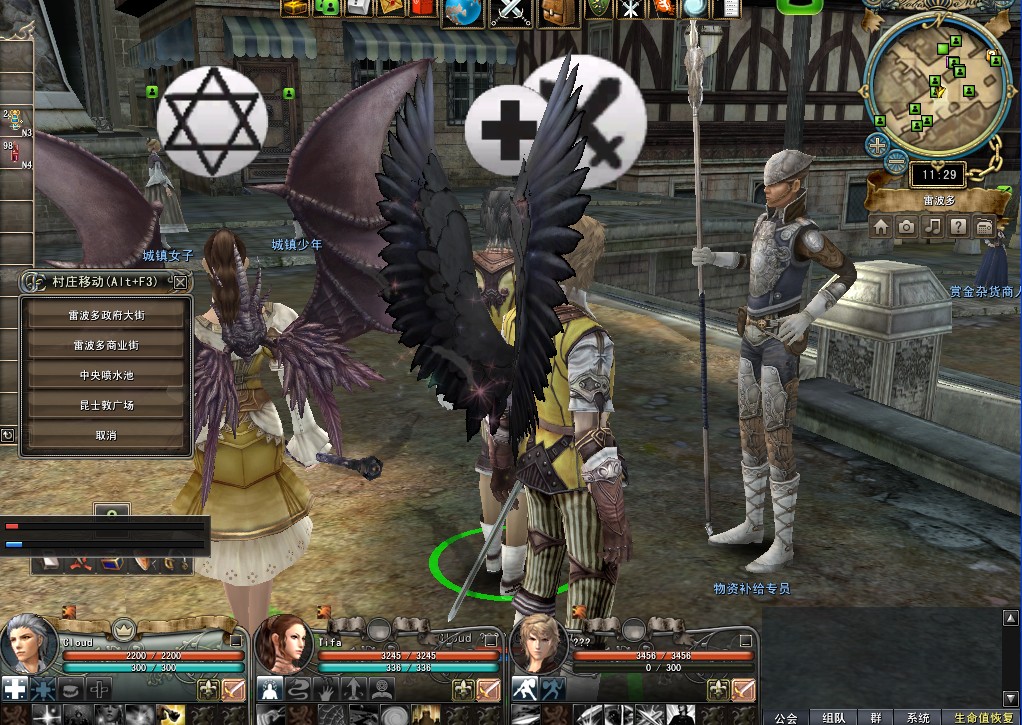1022x725 pixels.
Task: Close the 村庄移动 window
Action: (x=180, y=282)
